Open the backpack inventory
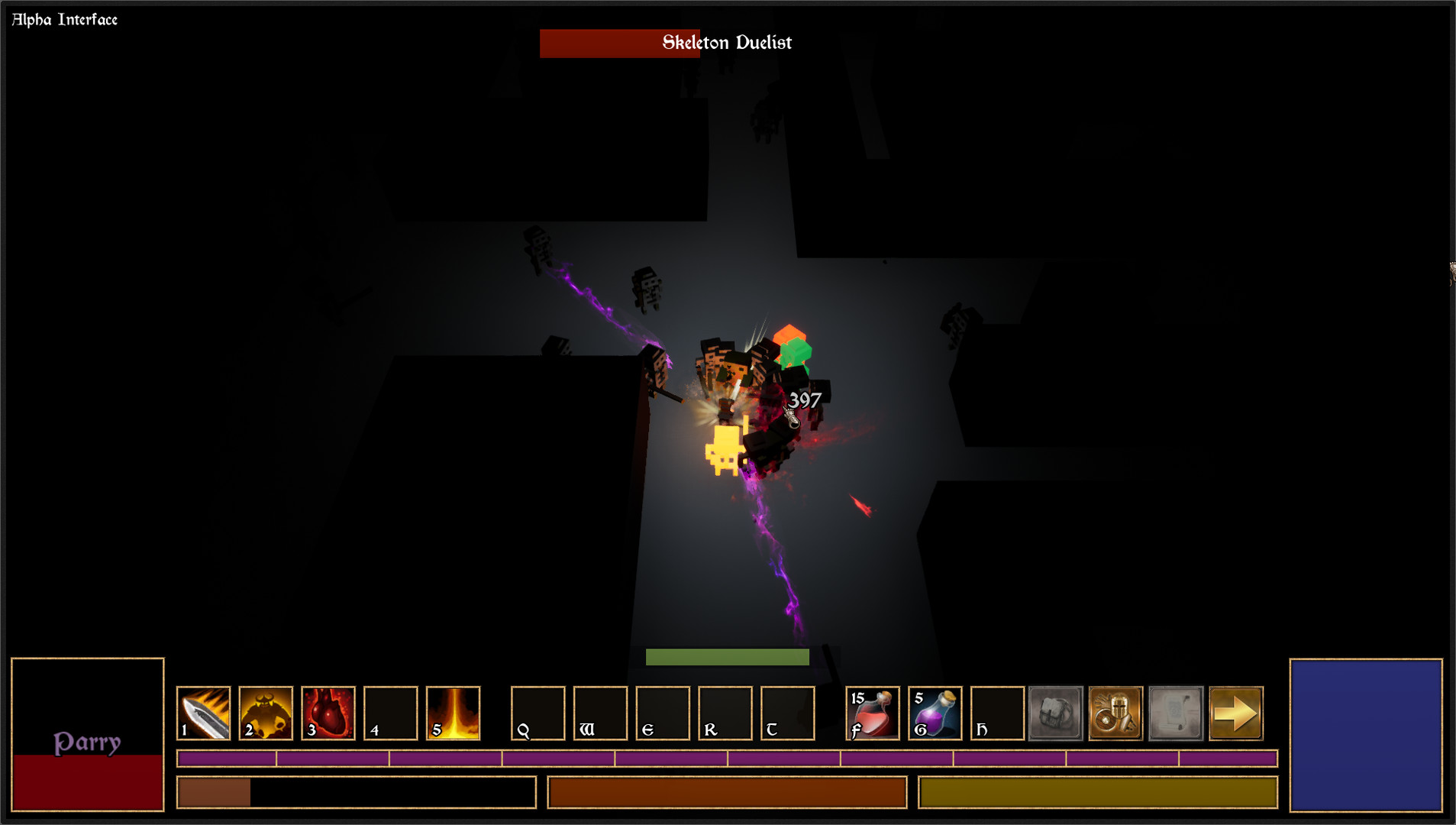1456x825 pixels. click(1055, 713)
